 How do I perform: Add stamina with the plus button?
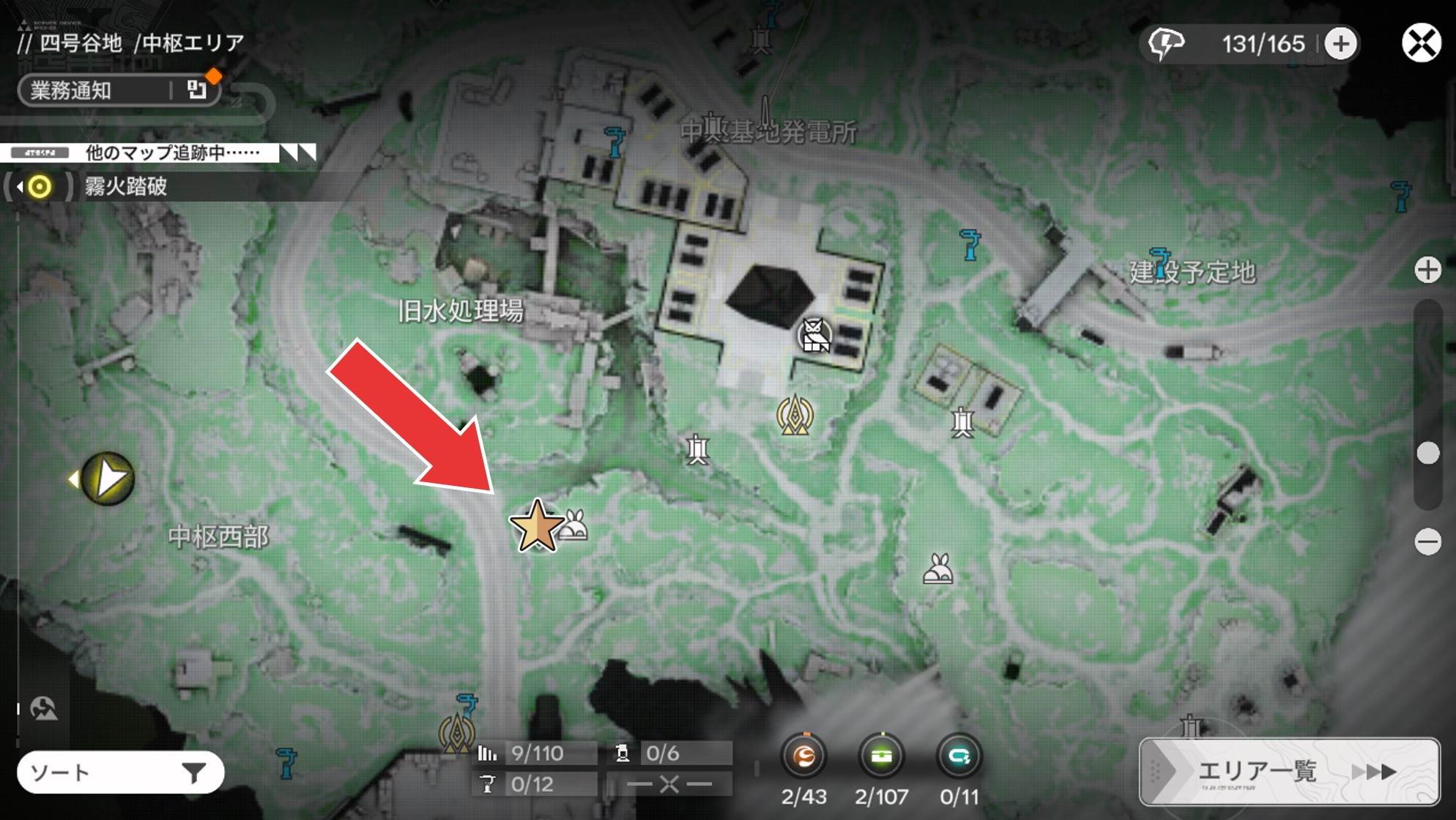[x=1340, y=44]
